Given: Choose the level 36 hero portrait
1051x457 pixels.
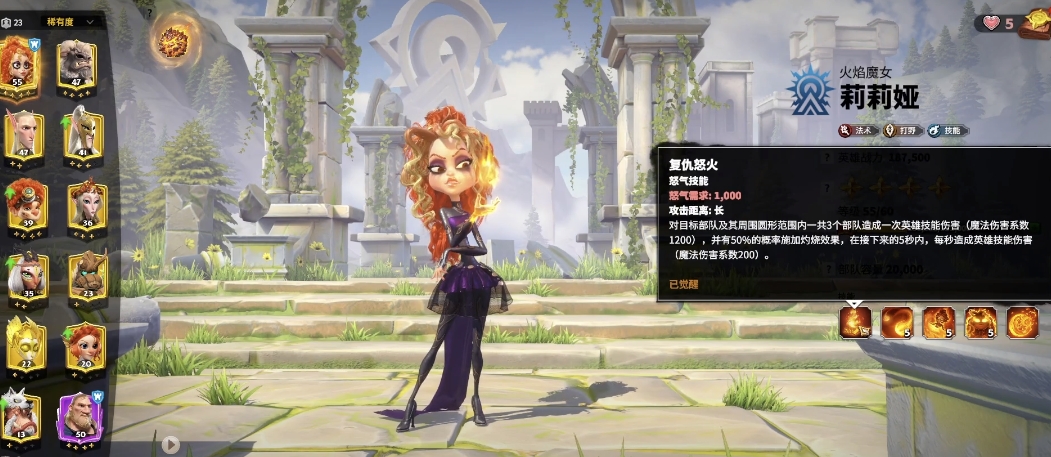Looking at the screenshot, I should pyautogui.click(x=86, y=208).
